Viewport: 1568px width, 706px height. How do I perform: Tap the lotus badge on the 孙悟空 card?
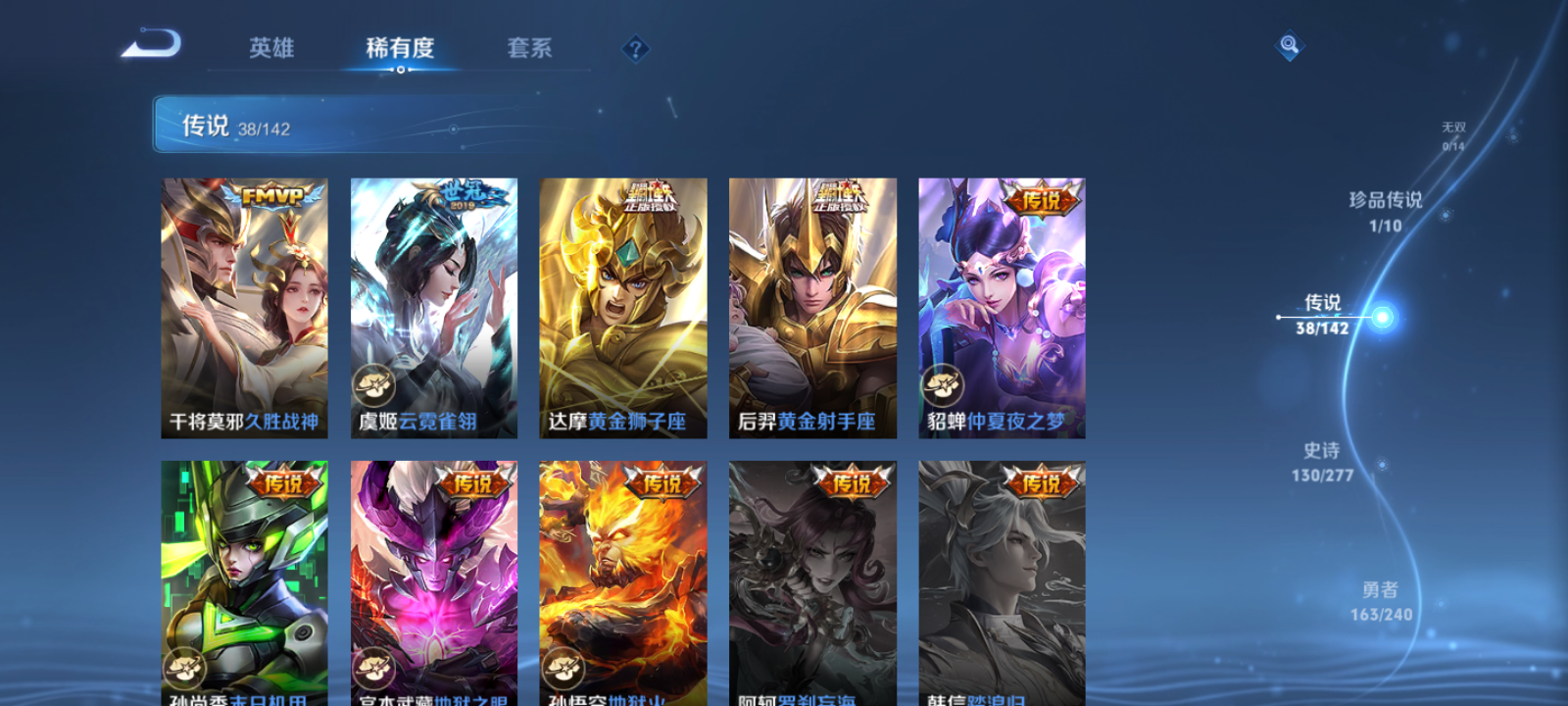[564, 670]
